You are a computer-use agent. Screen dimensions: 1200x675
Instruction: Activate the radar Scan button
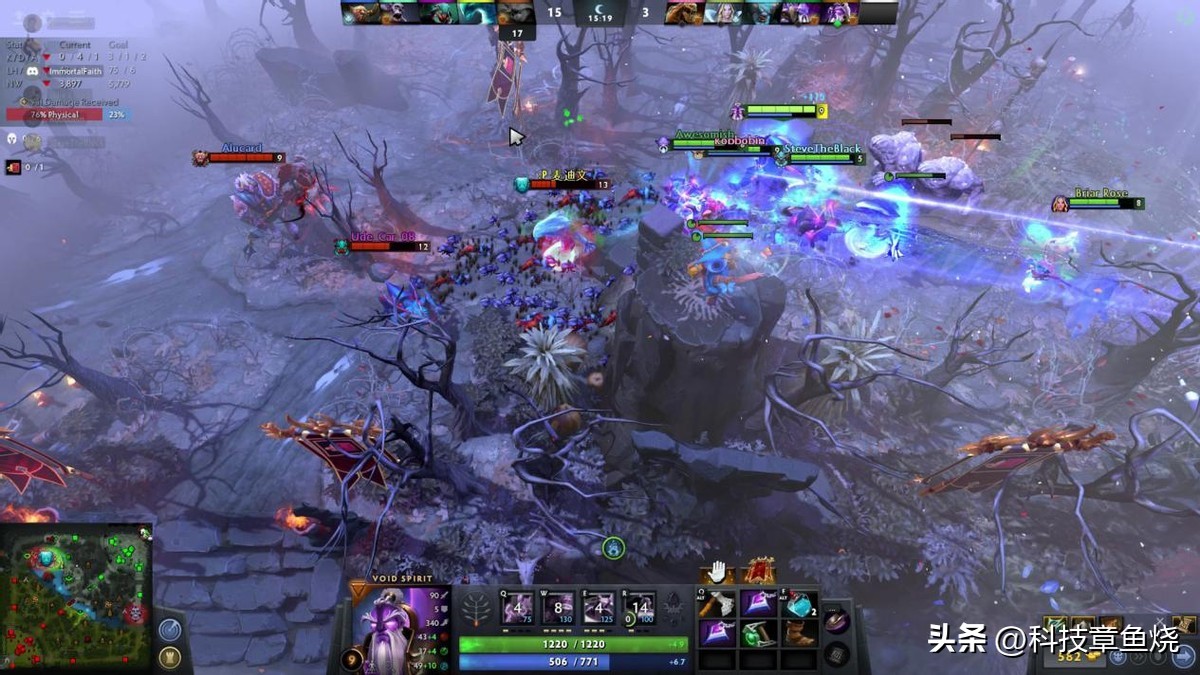click(x=169, y=631)
